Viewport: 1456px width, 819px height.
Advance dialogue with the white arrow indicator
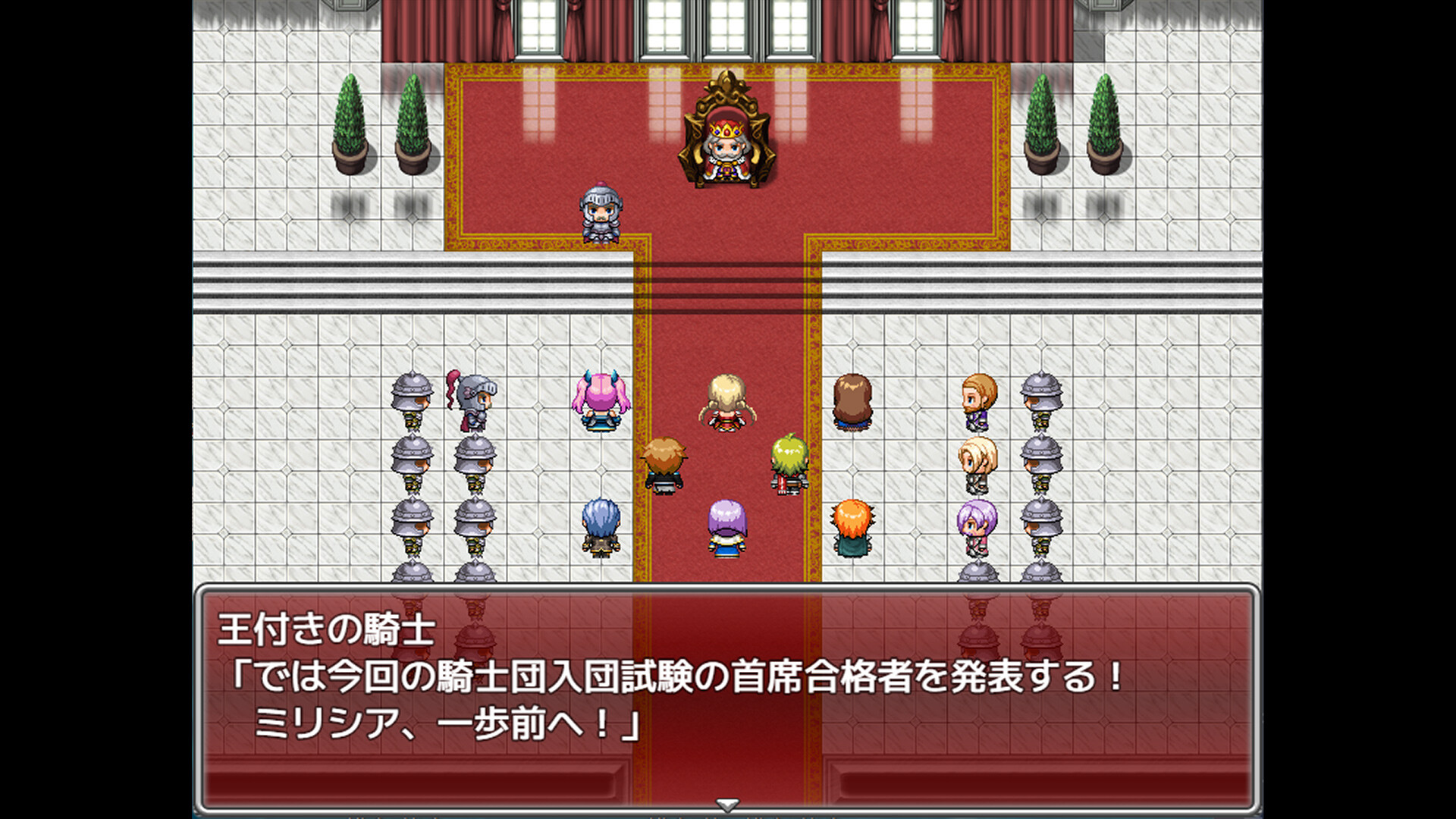(727, 805)
